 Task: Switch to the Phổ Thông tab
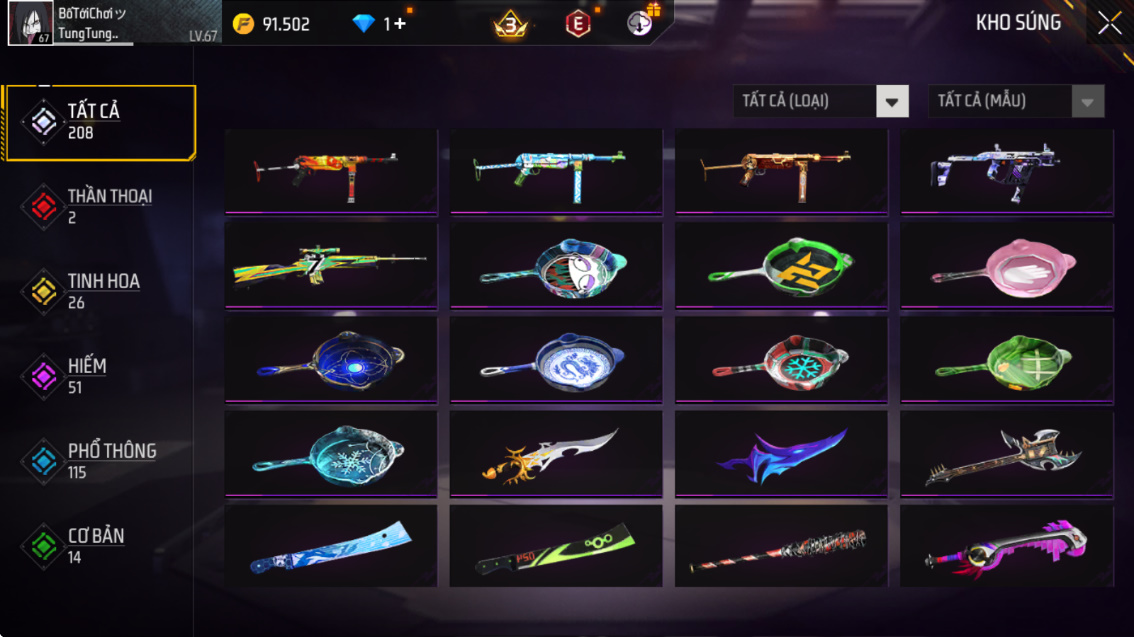click(x=99, y=461)
